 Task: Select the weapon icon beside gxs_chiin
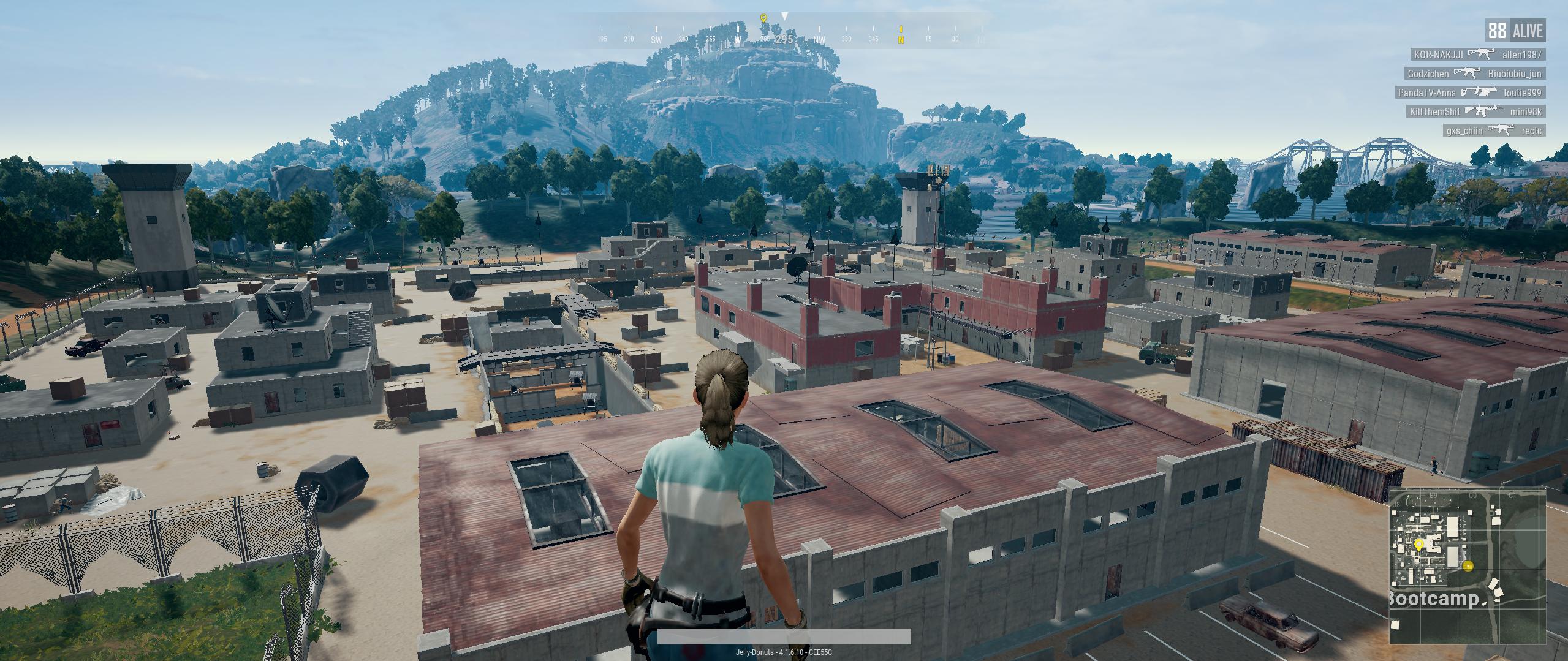(x=1500, y=130)
